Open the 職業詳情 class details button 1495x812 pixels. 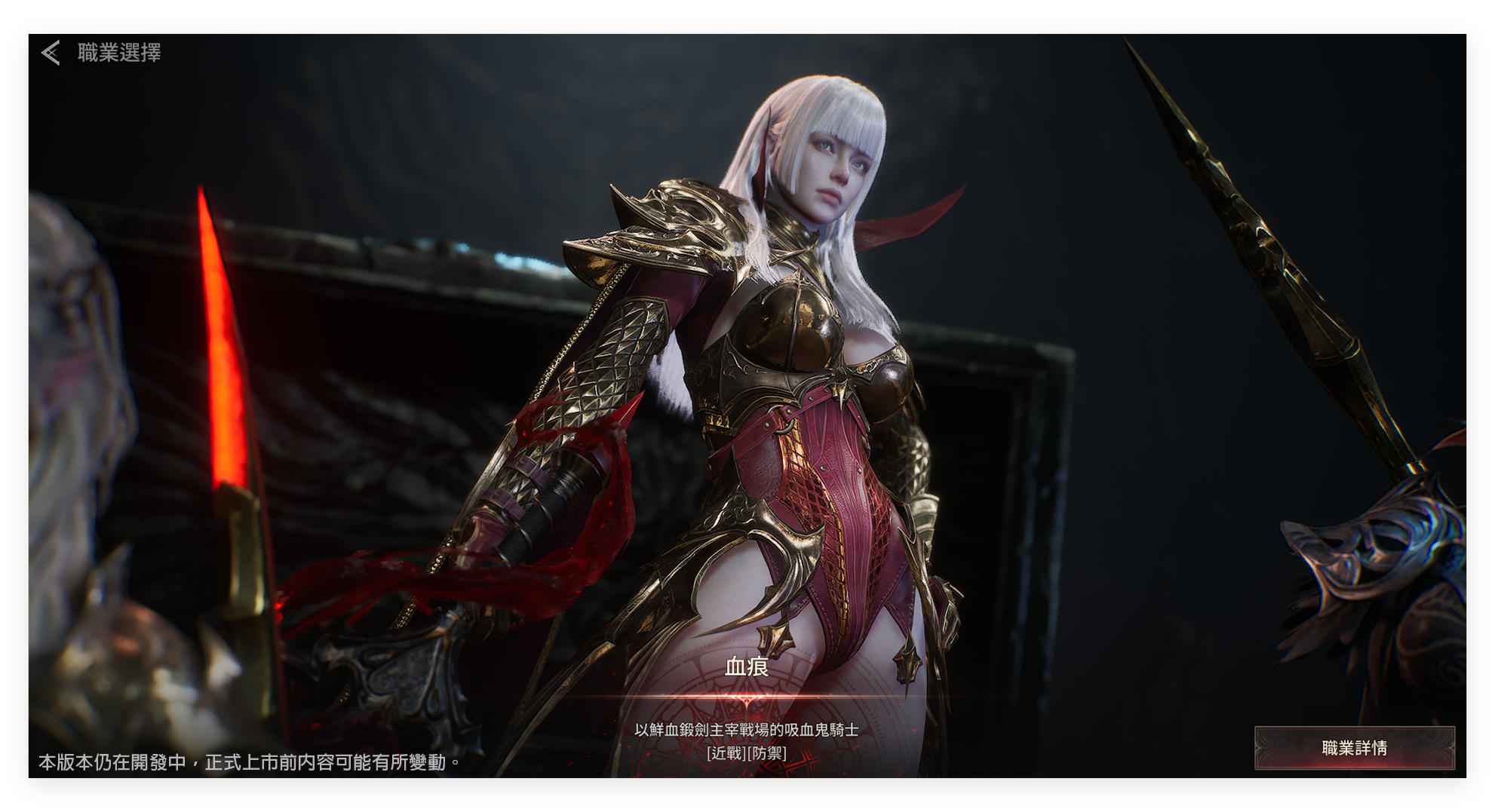pos(1354,747)
